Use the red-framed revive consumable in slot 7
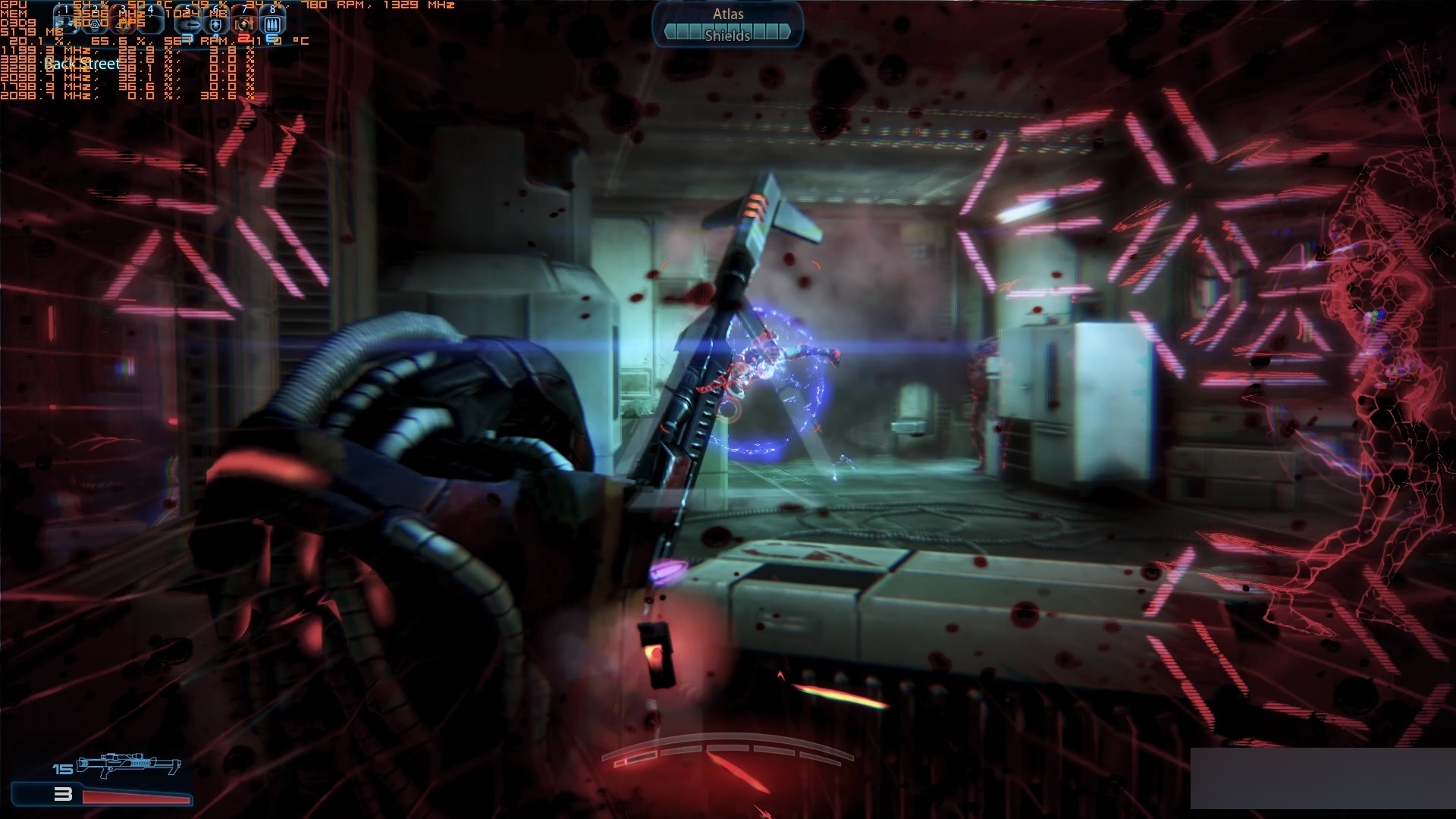Viewport: 1456px width, 819px height. pos(244,24)
